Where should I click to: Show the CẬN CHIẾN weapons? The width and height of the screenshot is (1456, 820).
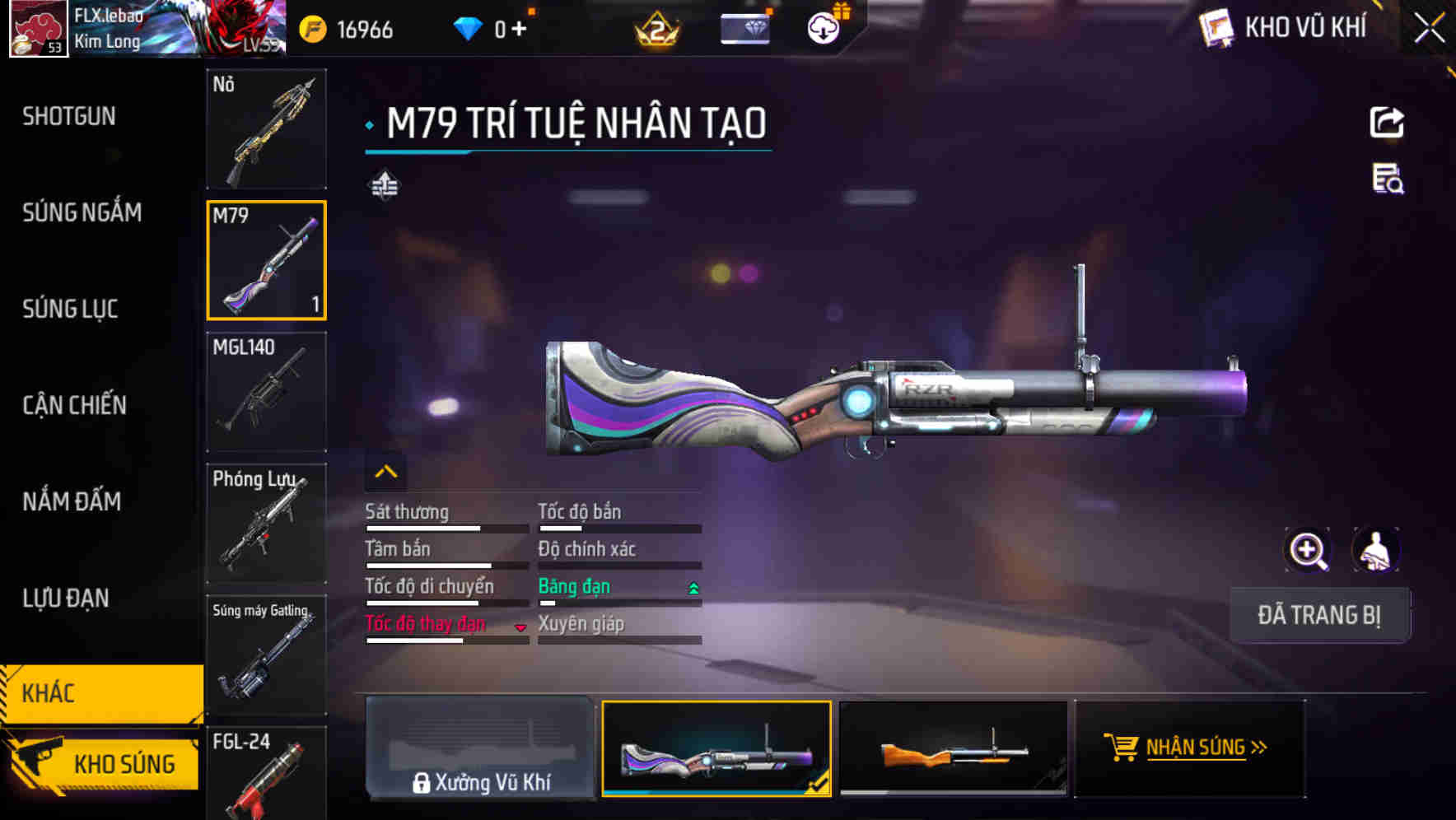(x=74, y=405)
